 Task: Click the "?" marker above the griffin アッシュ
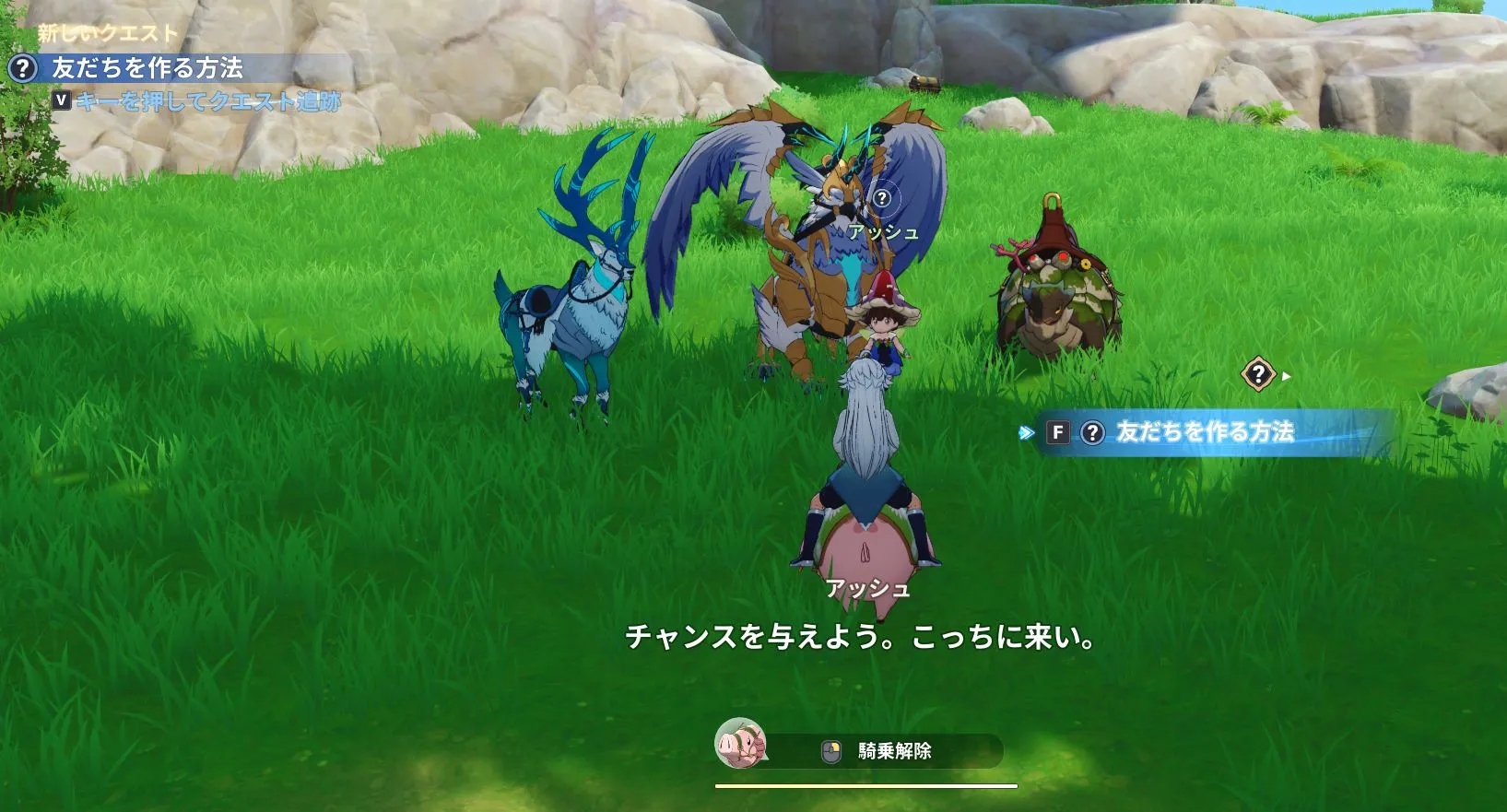tap(883, 195)
